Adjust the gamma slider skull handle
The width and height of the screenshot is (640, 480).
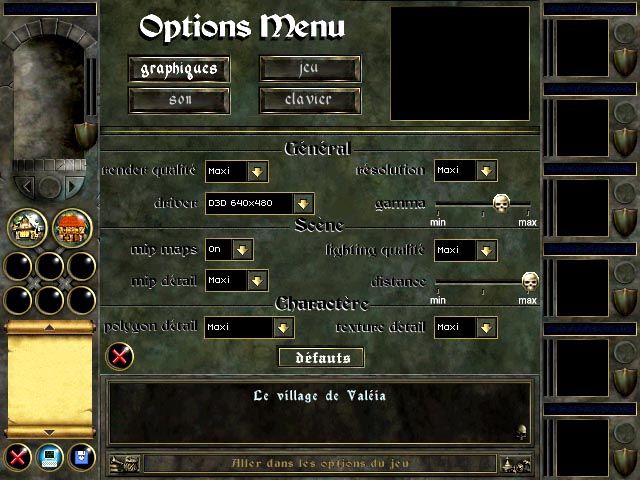(501, 204)
